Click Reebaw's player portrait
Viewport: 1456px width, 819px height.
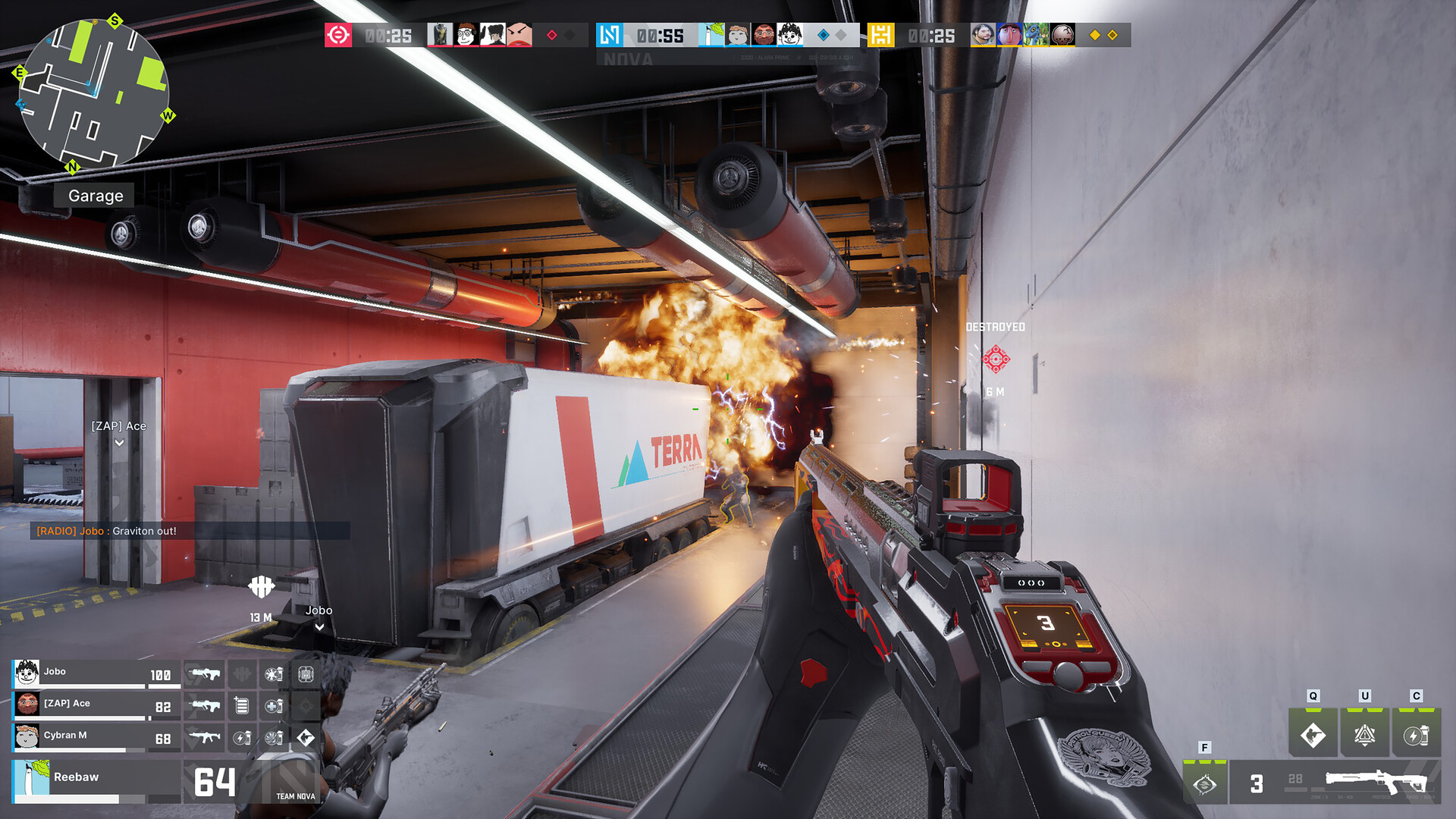[x=31, y=778]
